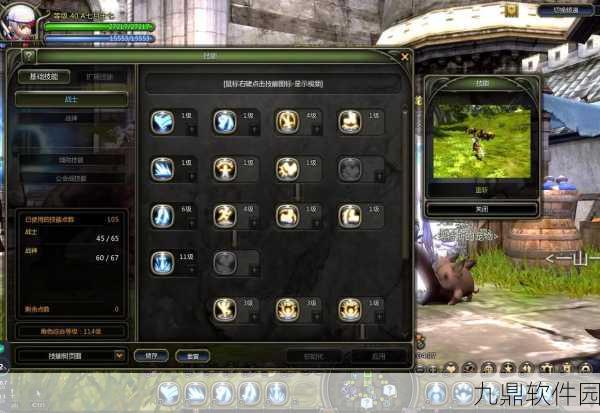Click the level 4 skill in the top row
Image resolution: width=600 pixels, height=413 pixels.
click(x=287, y=122)
